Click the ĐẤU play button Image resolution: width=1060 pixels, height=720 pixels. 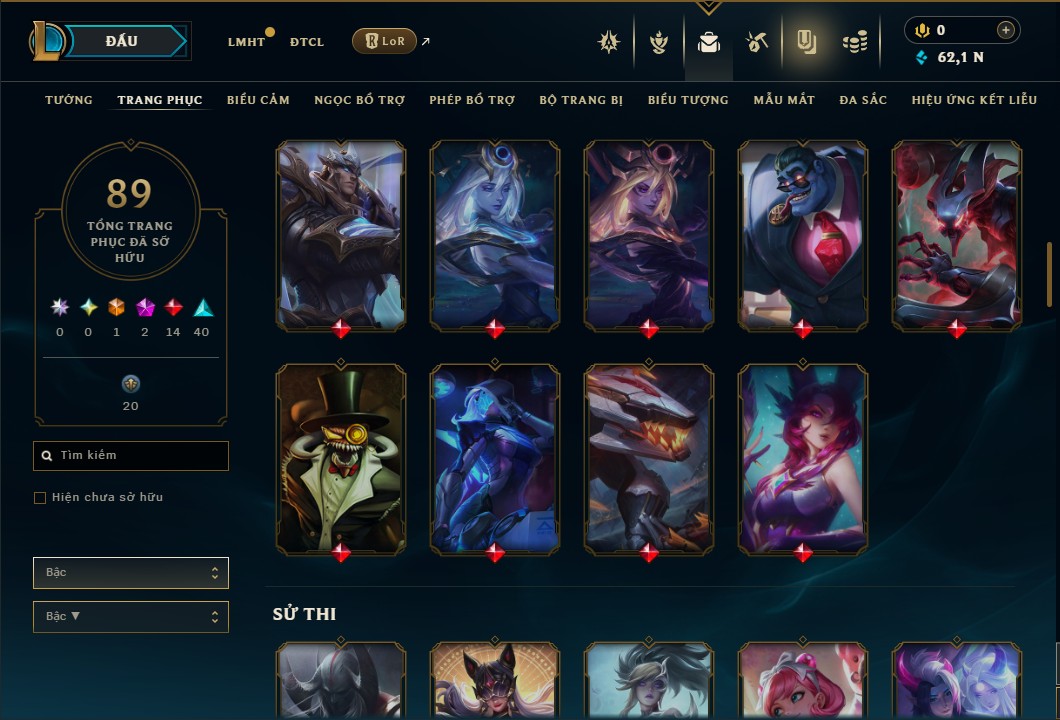tap(122, 41)
